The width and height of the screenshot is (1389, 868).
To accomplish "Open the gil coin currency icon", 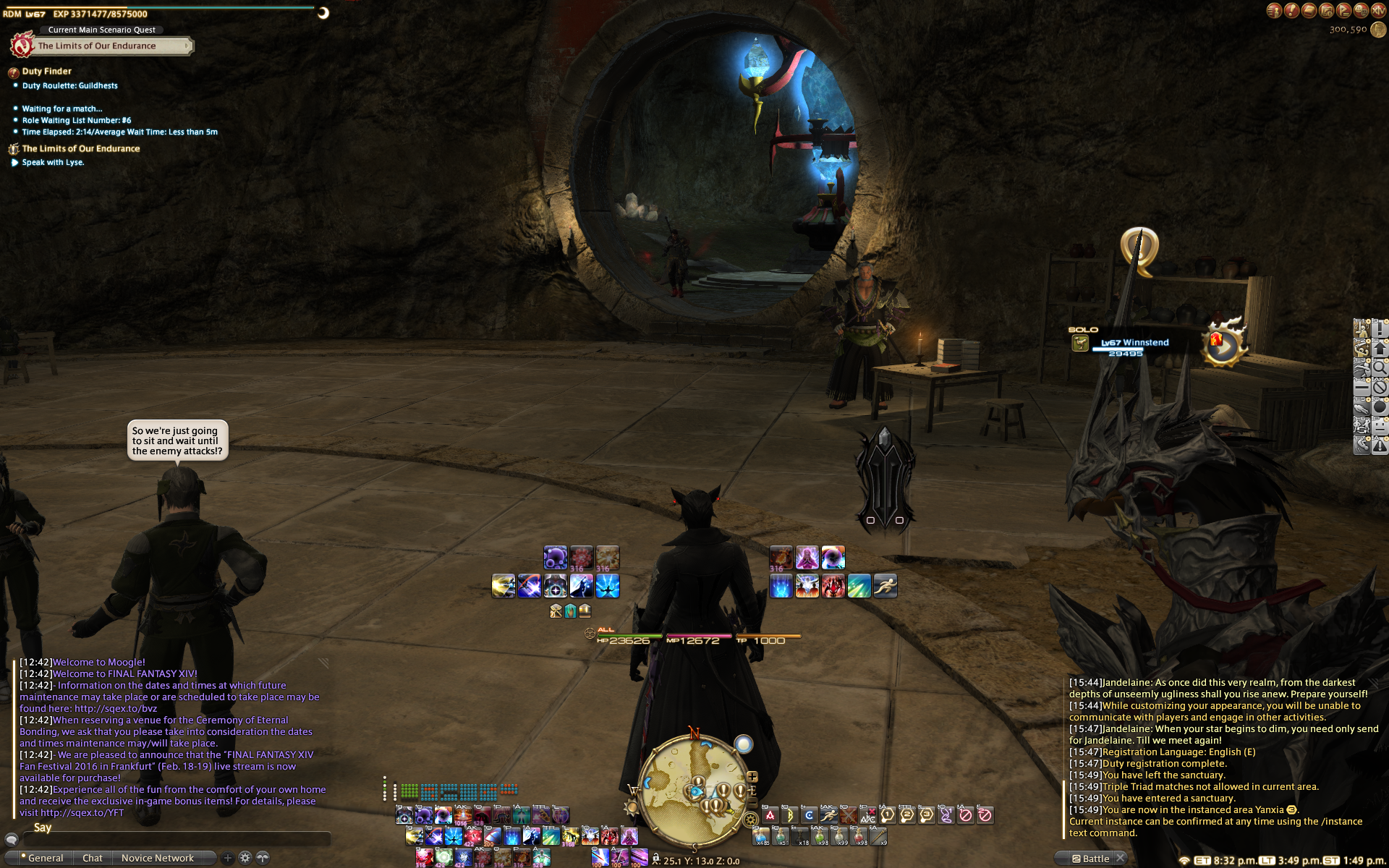I will [x=1379, y=30].
